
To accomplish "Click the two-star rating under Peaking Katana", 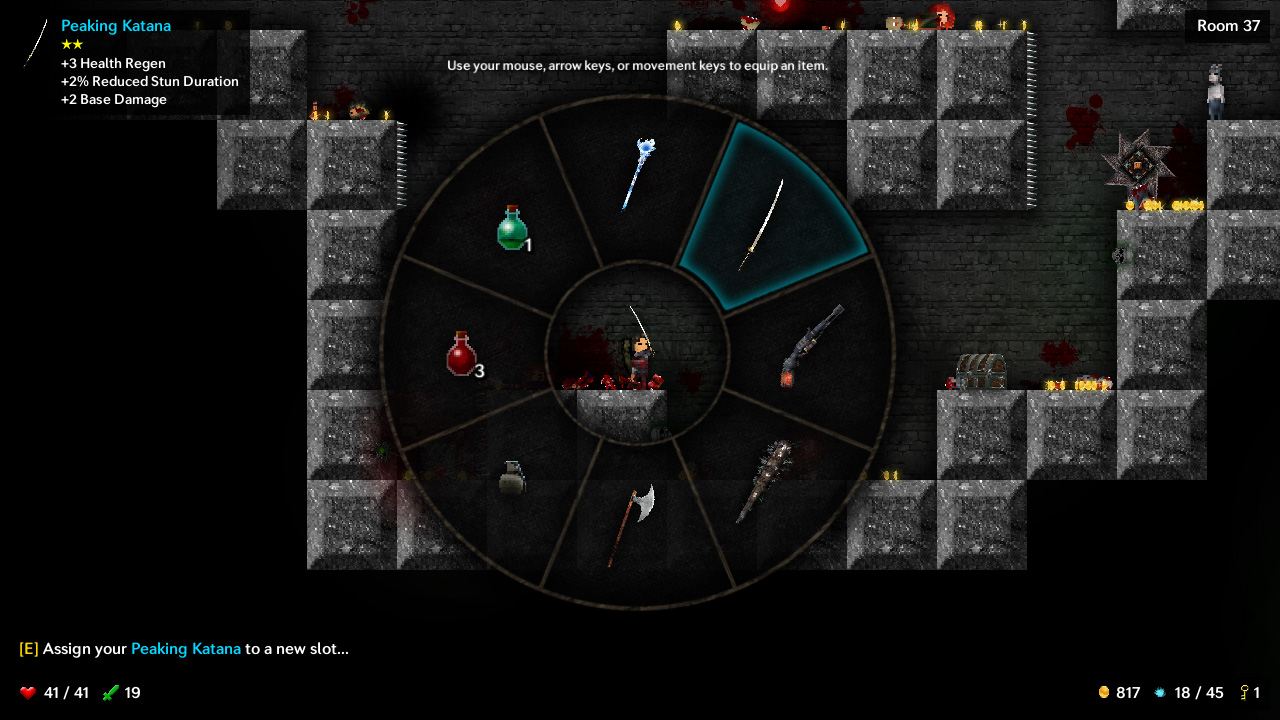I will pos(71,44).
